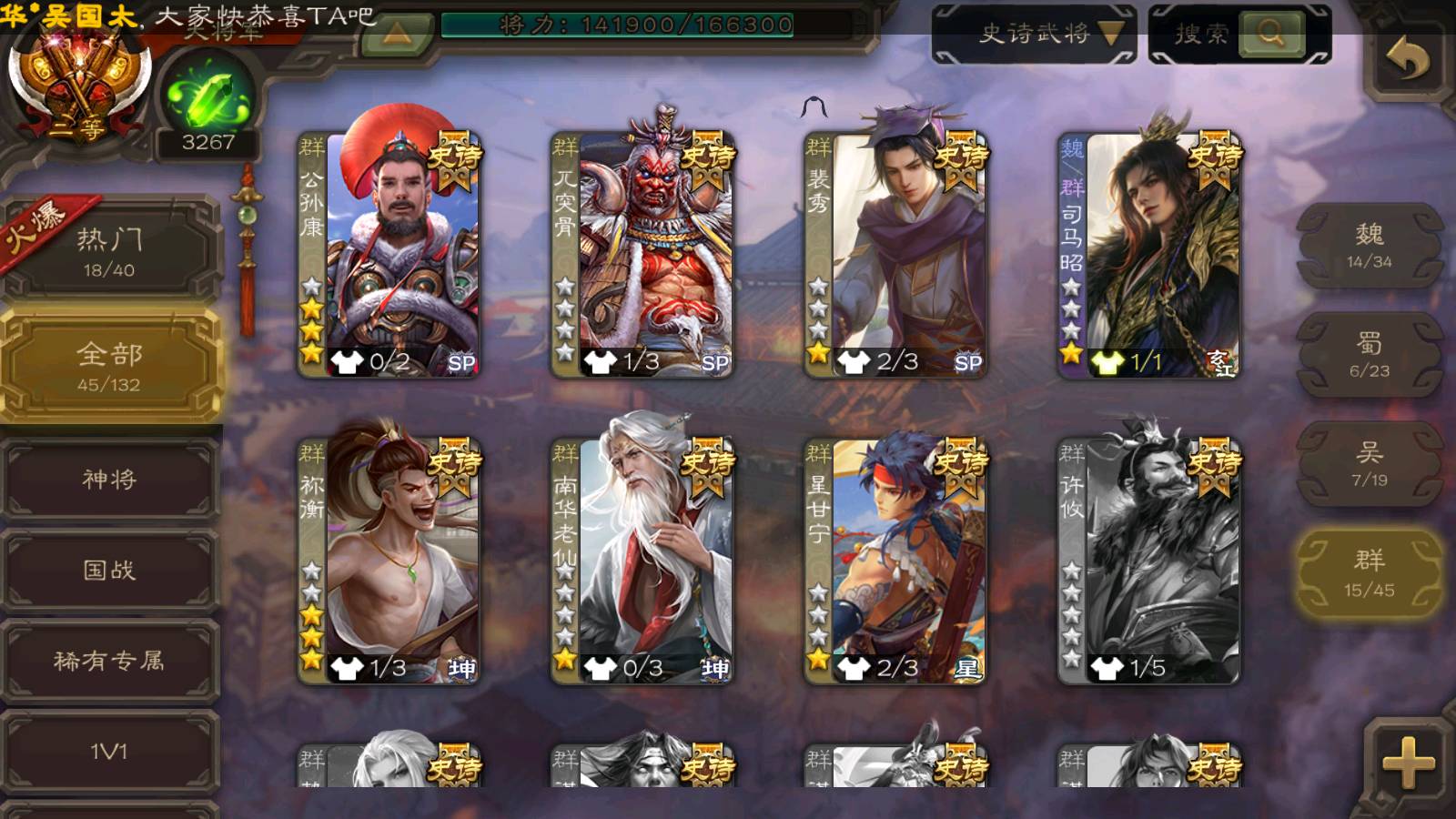Image resolution: width=1456 pixels, height=819 pixels.
Task: Go back with the return arrow
Action: point(1407,61)
